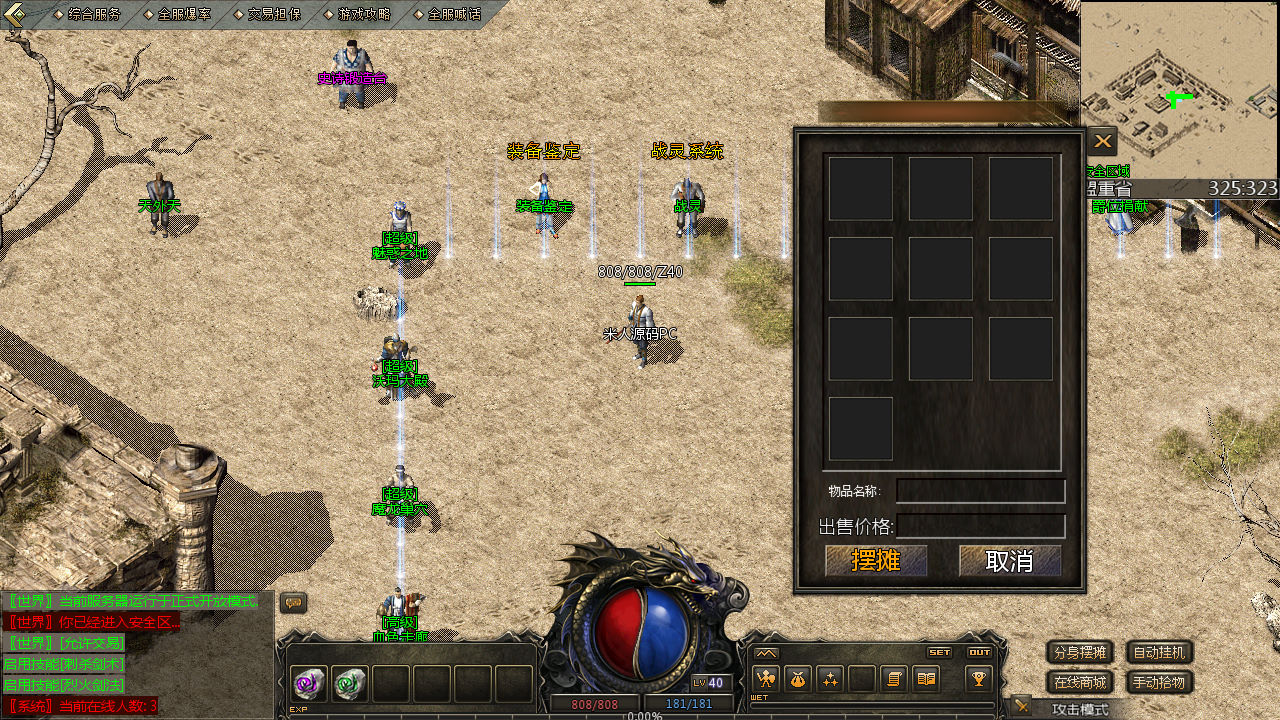The height and width of the screenshot is (720, 1280).
Task: Confirm the stall with the 摆摊 button
Action: click(x=876, y=561)
